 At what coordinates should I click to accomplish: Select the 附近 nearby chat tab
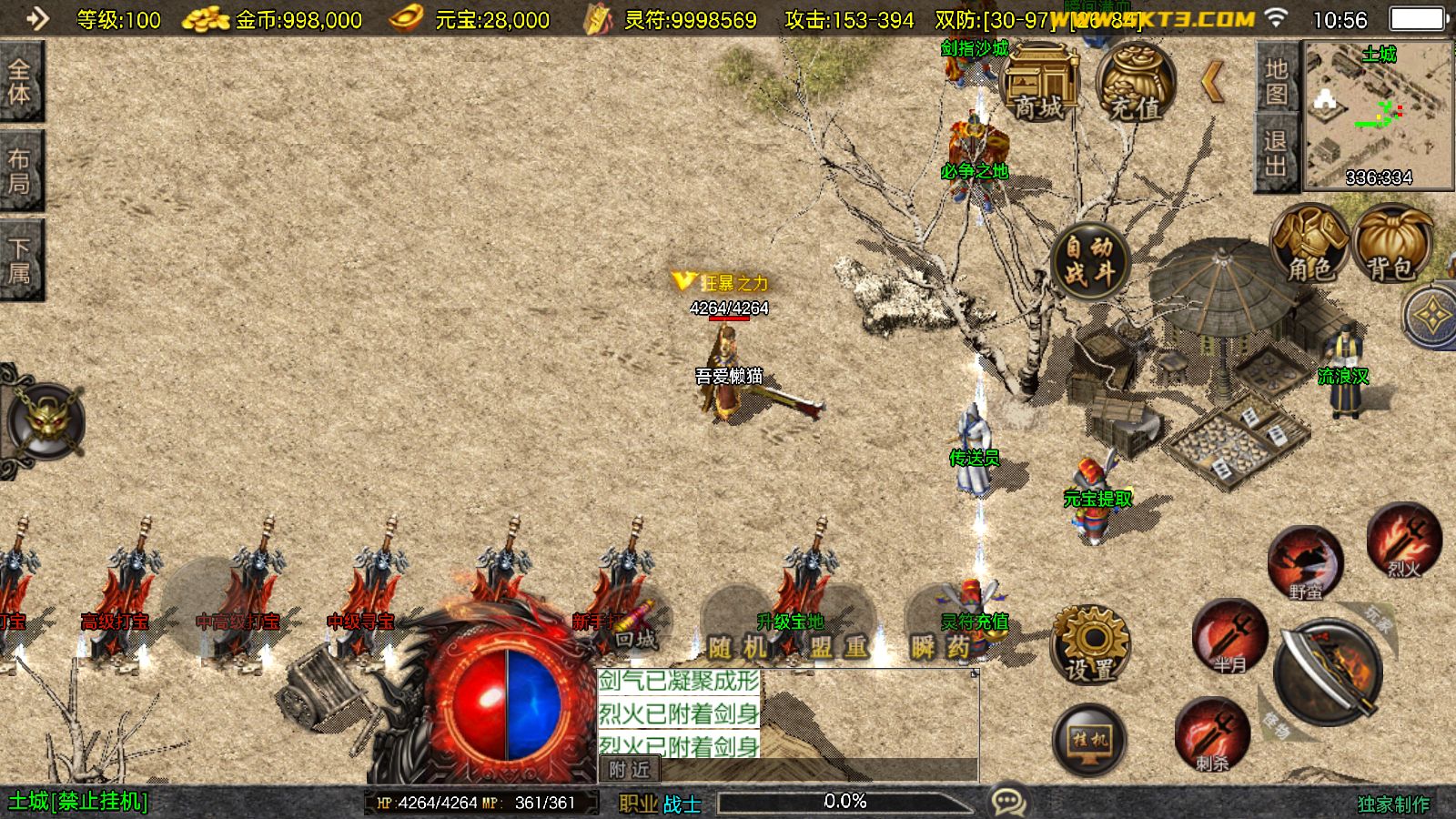pos(630,770)
